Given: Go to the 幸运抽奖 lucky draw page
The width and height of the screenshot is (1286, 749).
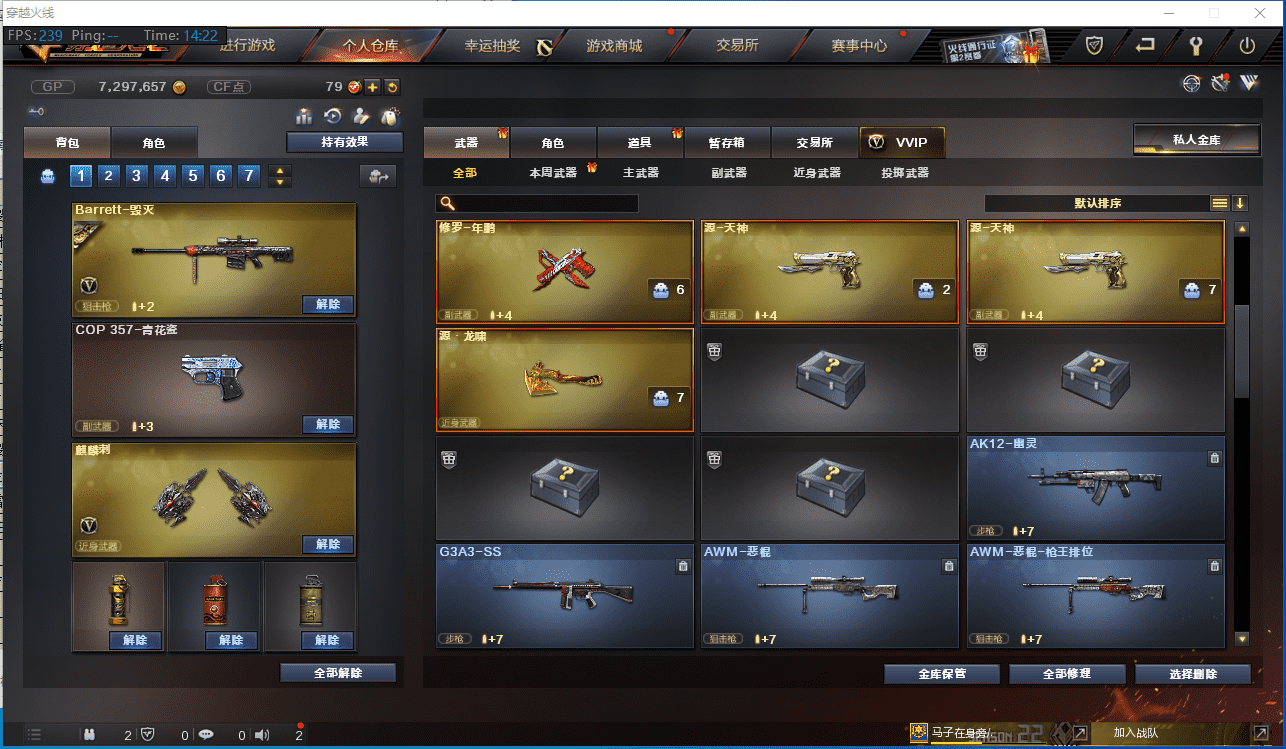Looking at the screenshot, I should pos(493,46).
